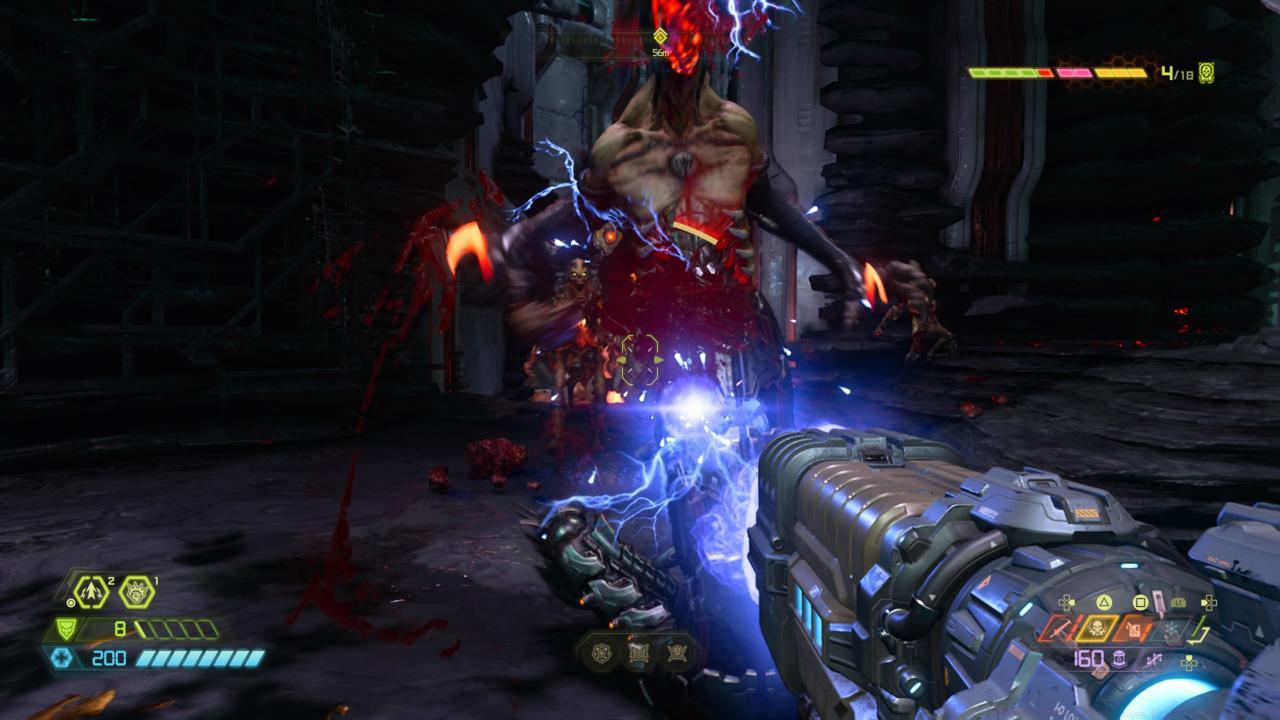
Task: Click the extra lives helmet icon
Action: tap(1209, 71)
